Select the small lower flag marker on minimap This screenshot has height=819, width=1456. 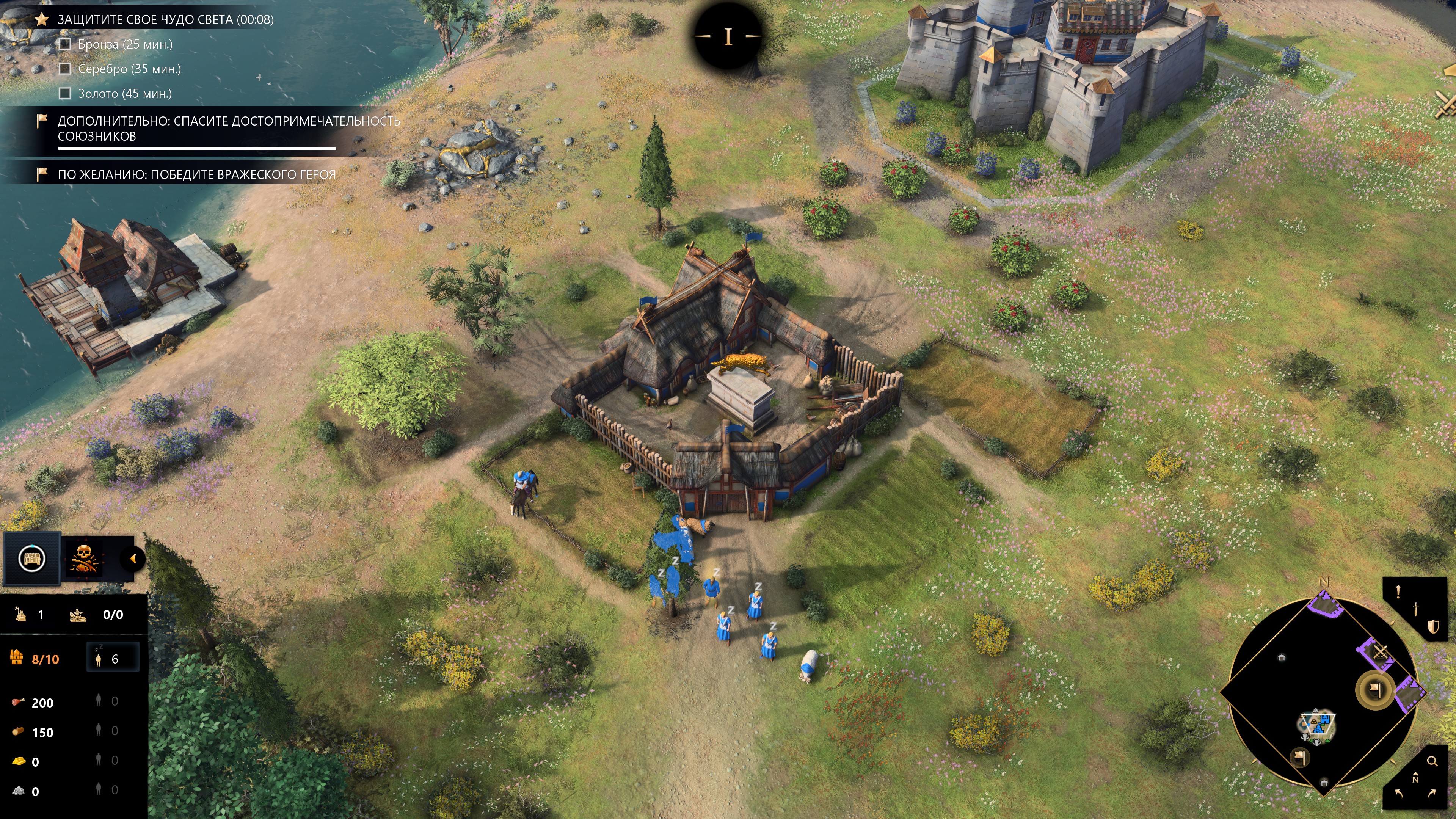click(x=1300, y=757)
